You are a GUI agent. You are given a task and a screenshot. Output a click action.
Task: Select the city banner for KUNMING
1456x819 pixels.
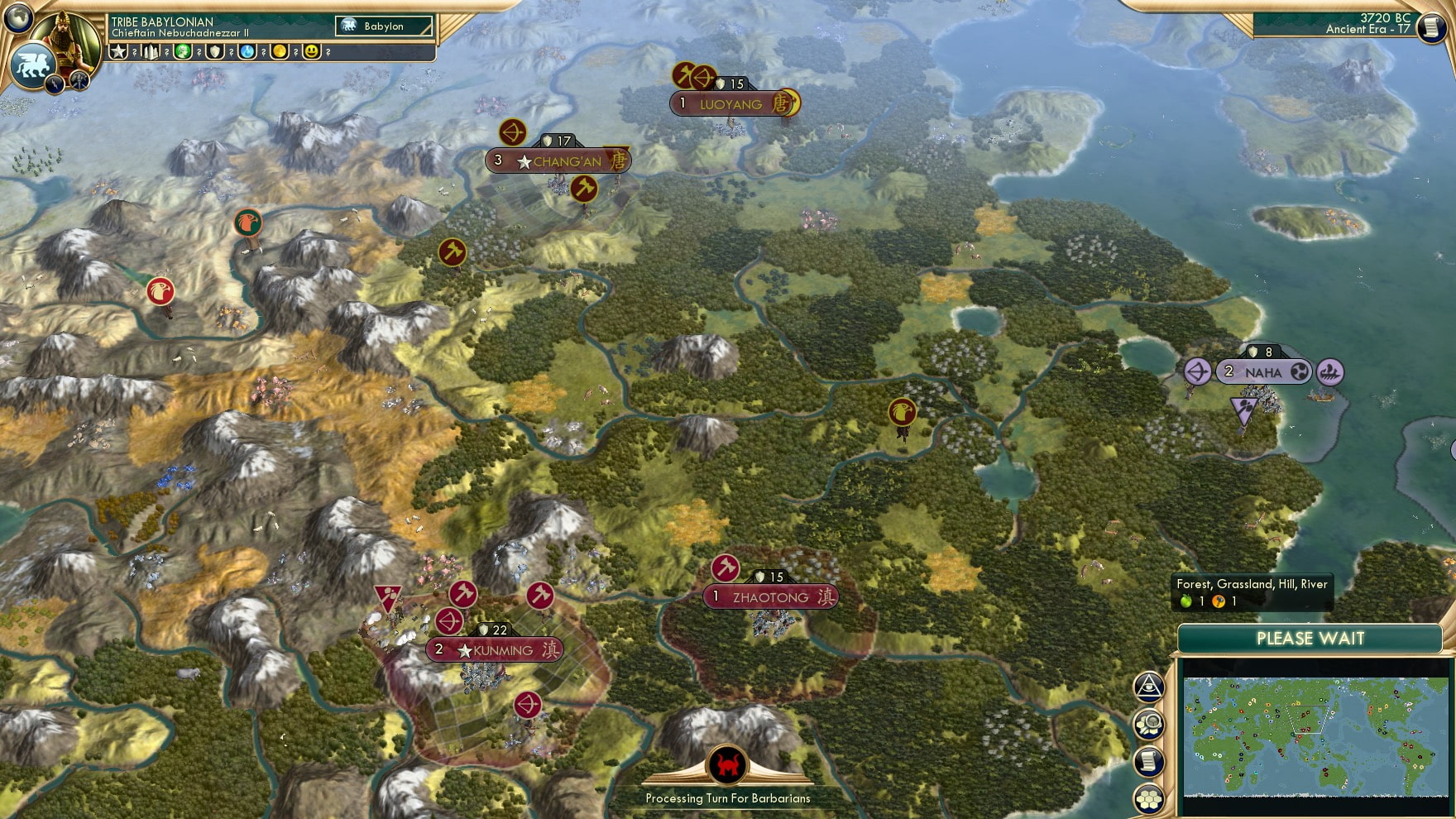click(496, 649)
